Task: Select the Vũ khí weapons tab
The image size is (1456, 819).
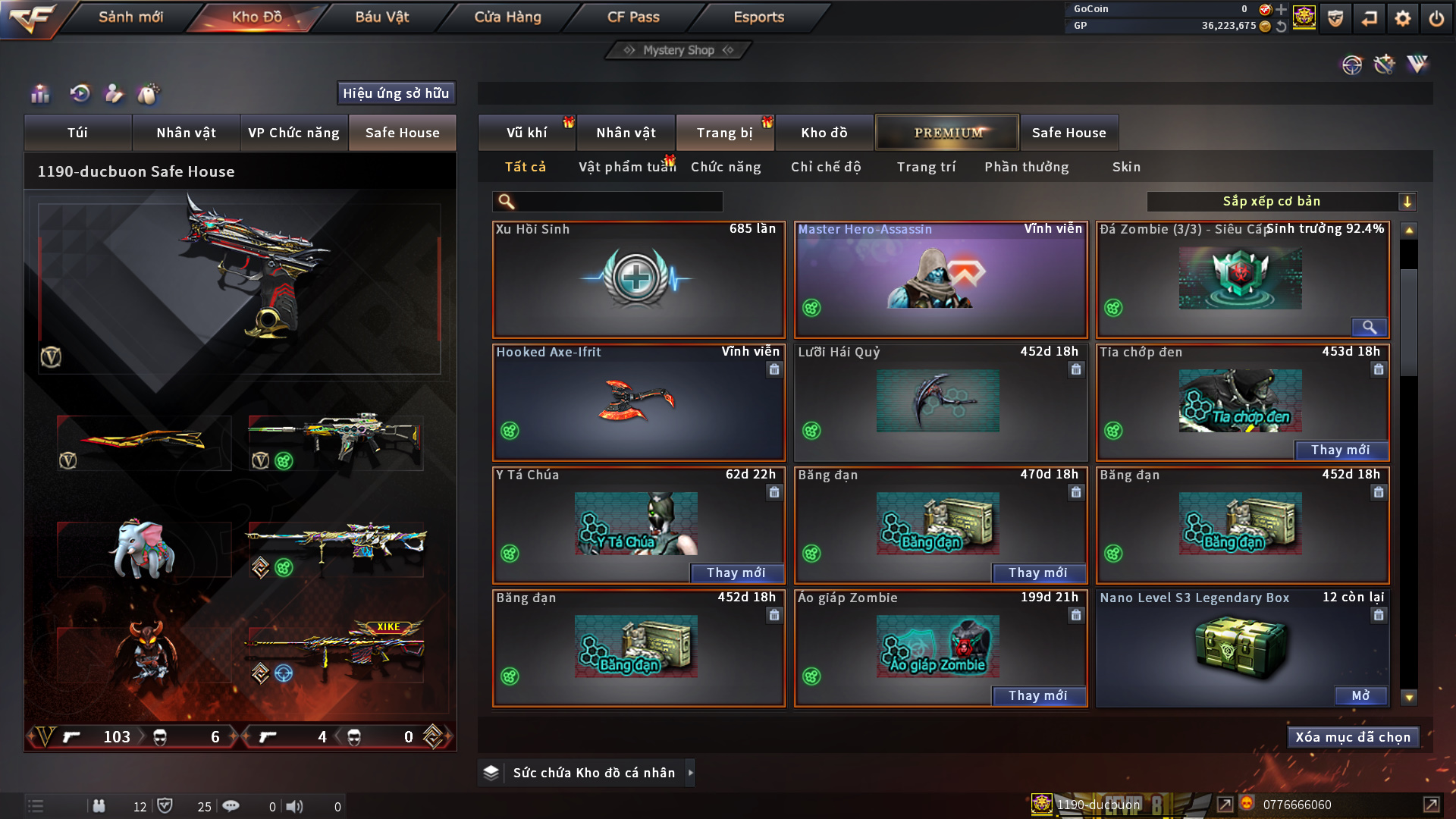Action: point(526,133)
